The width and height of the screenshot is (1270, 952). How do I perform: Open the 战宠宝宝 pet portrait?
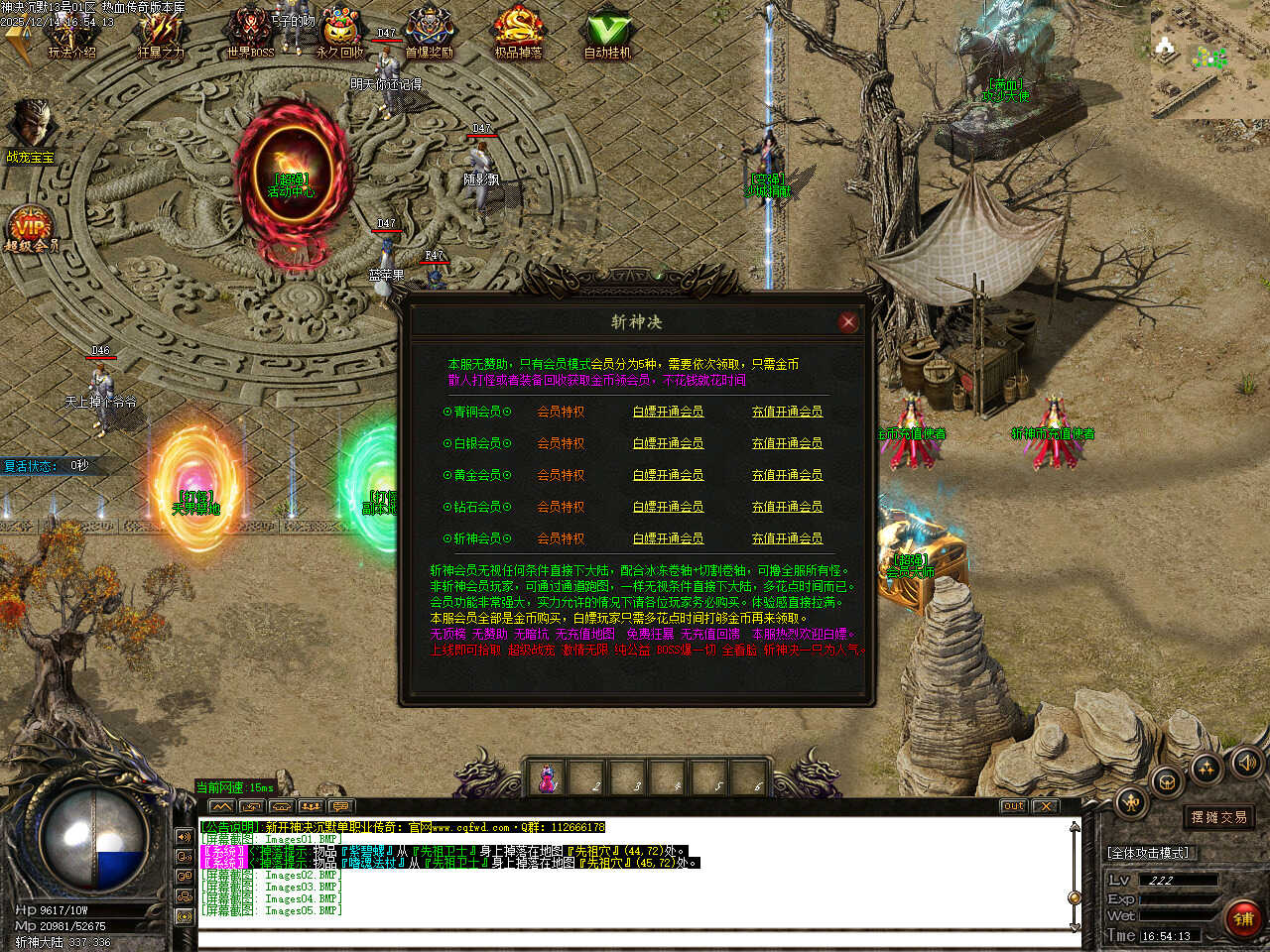[30, 127]
